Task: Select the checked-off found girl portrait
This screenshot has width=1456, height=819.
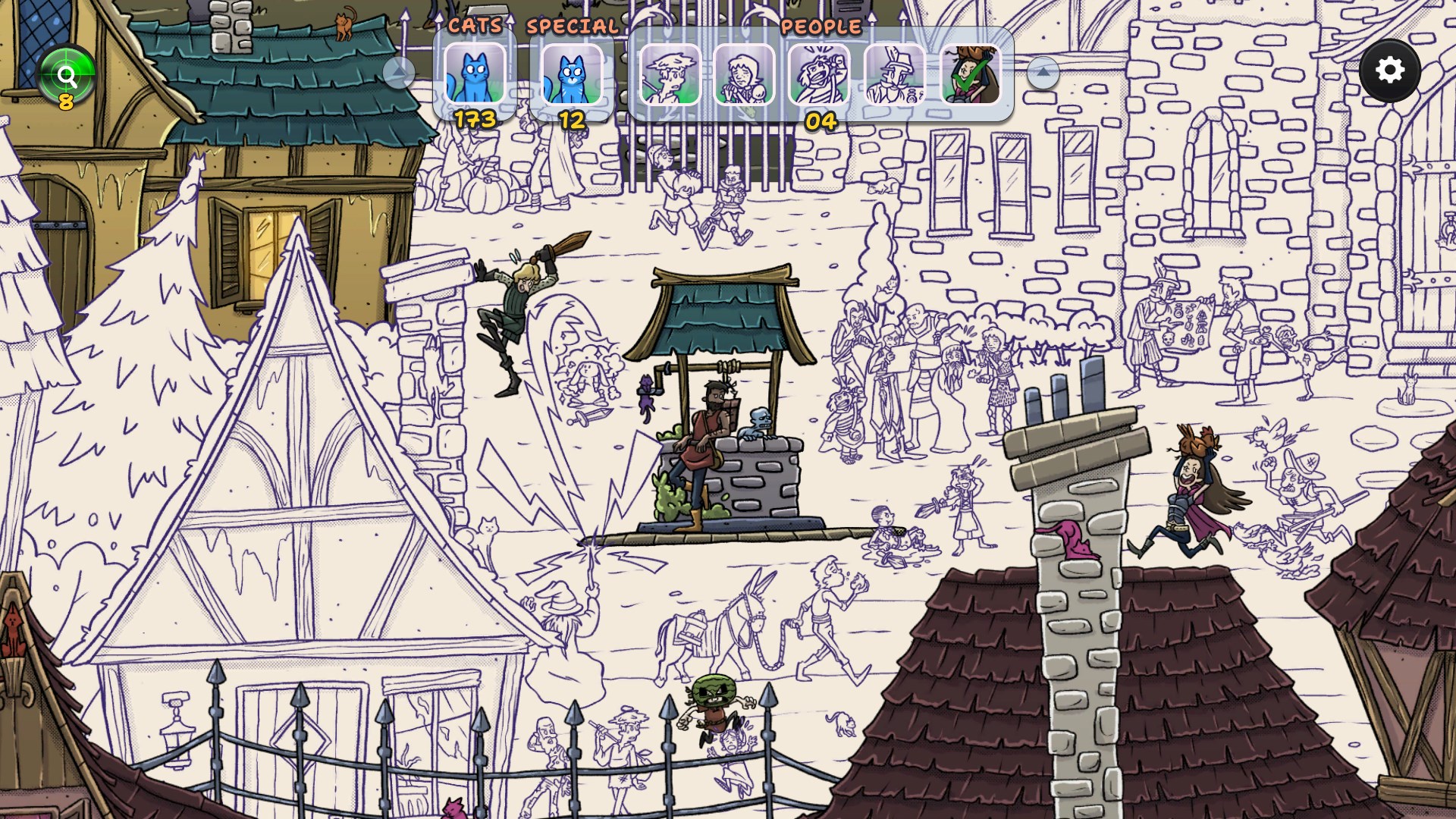Action: tap(971, 74)
